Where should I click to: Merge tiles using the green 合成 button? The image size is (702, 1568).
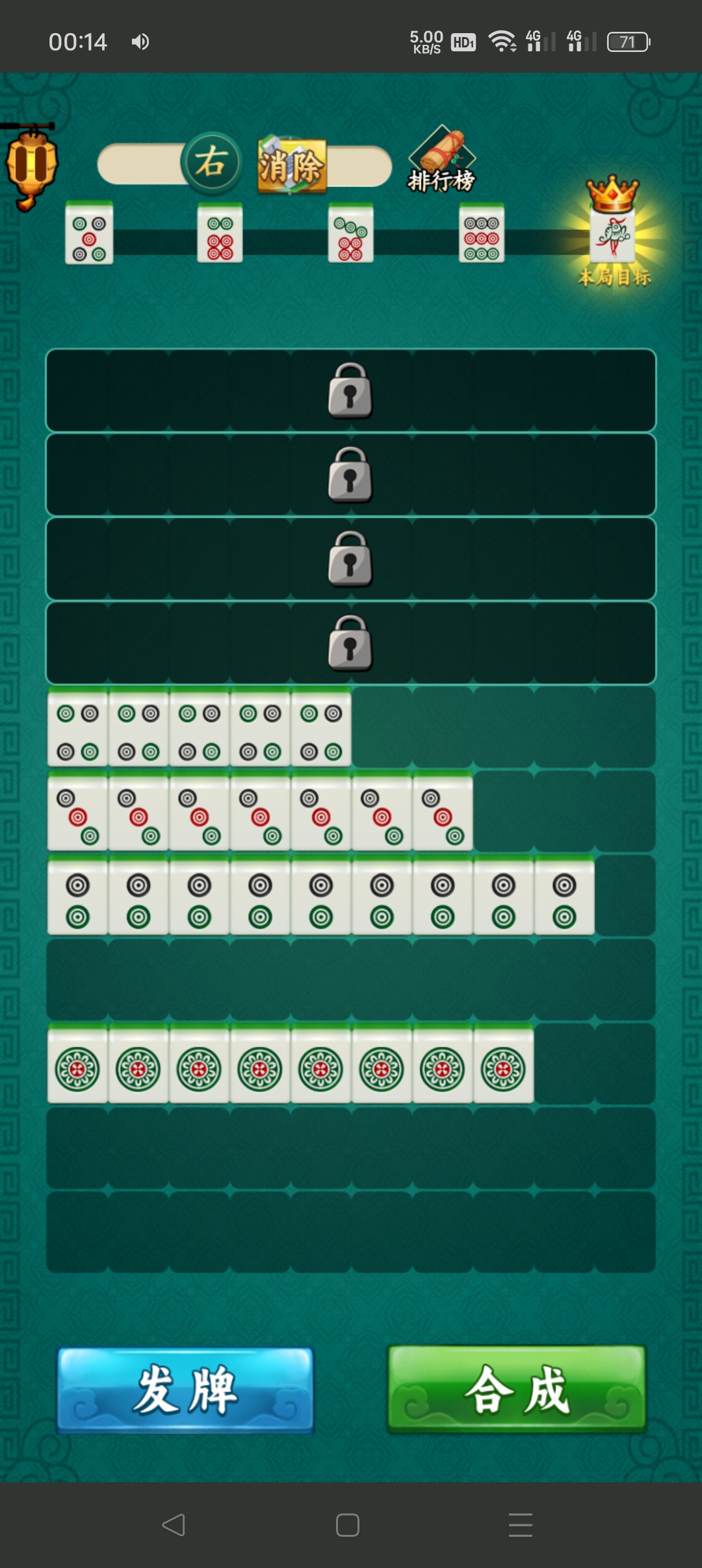(517, 1389)
